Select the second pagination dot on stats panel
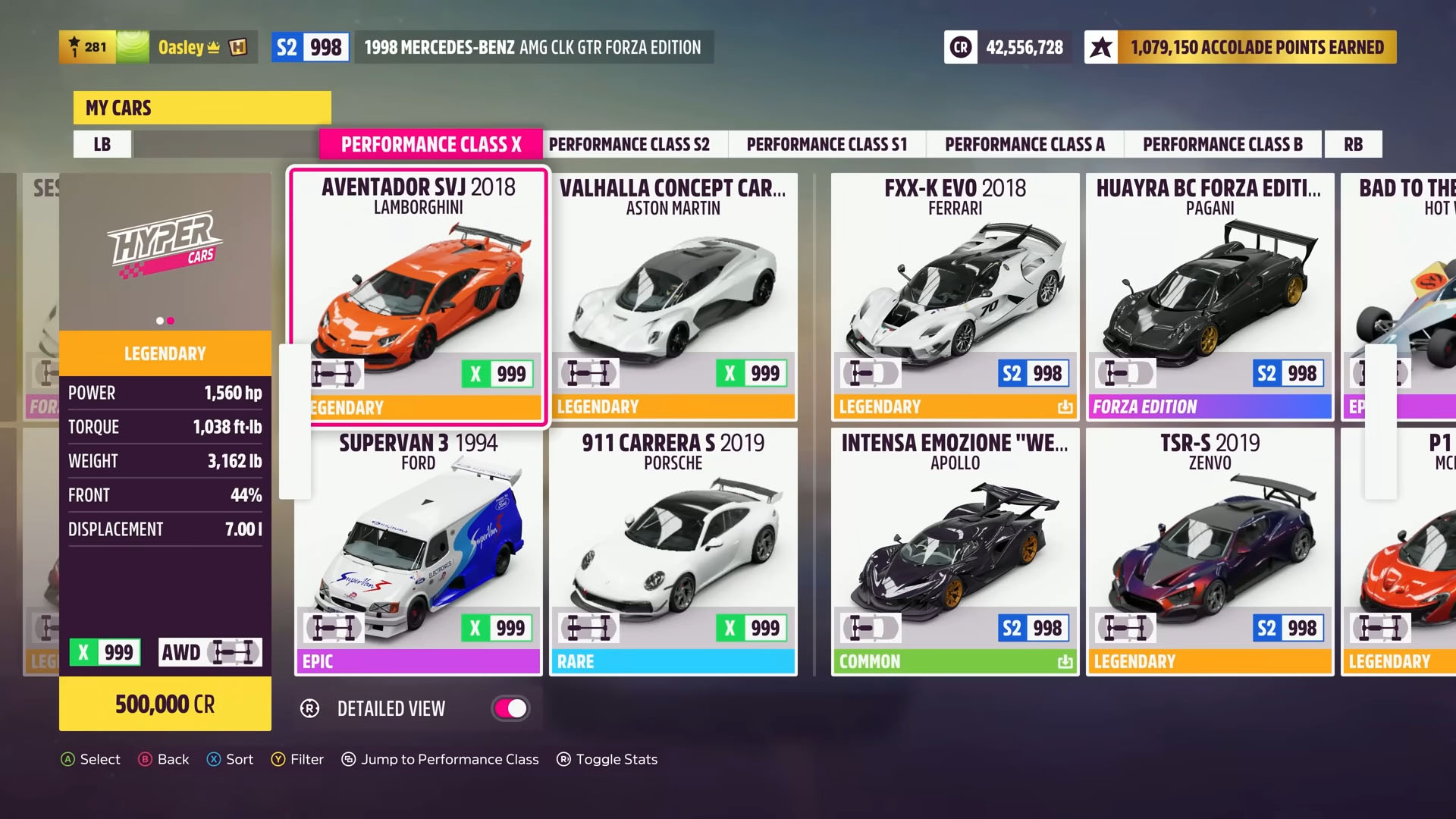This screenshot has width=1456, height=819. coord(170,320)
